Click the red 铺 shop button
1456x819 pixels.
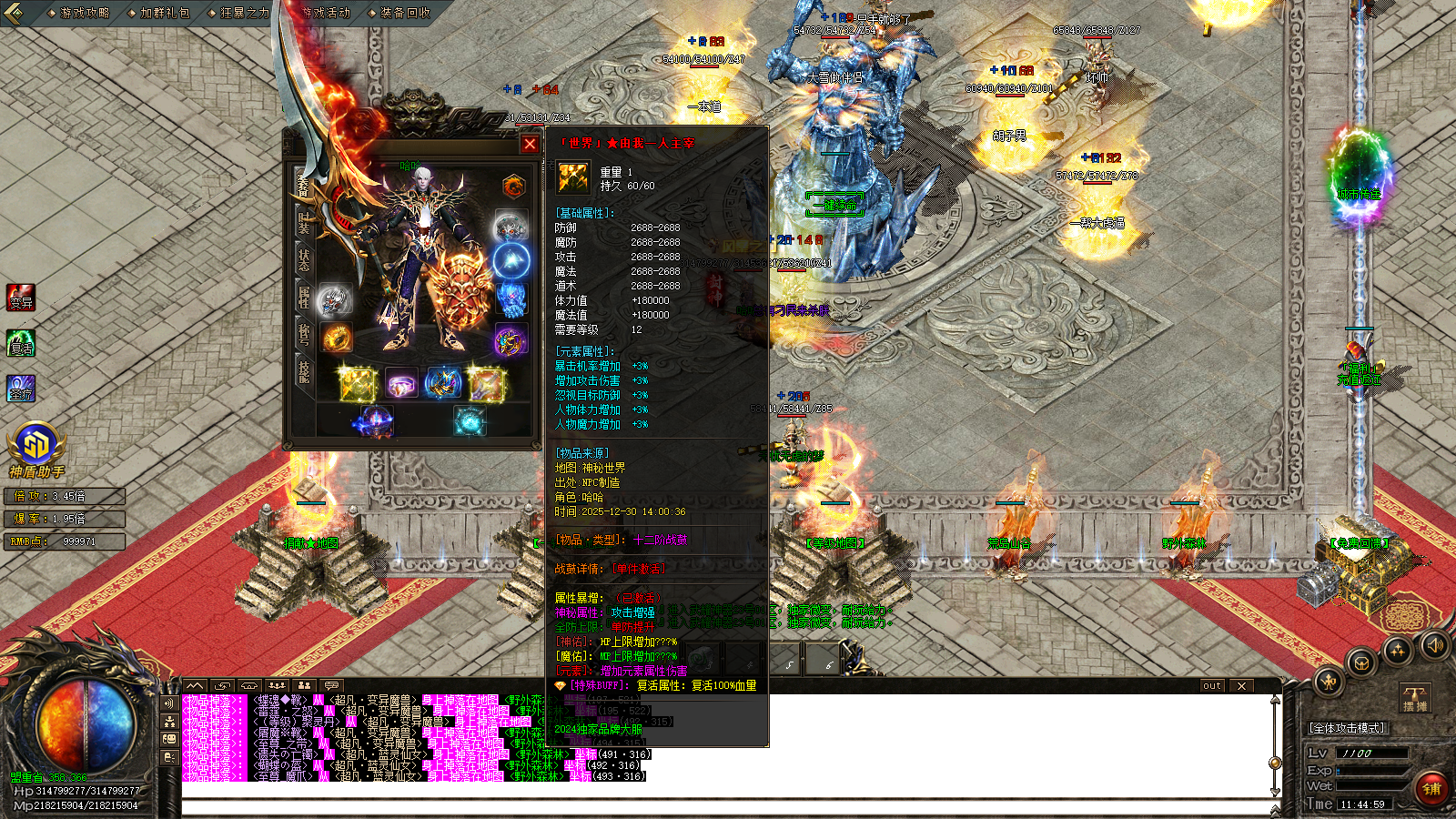(x=1431, y=789)
